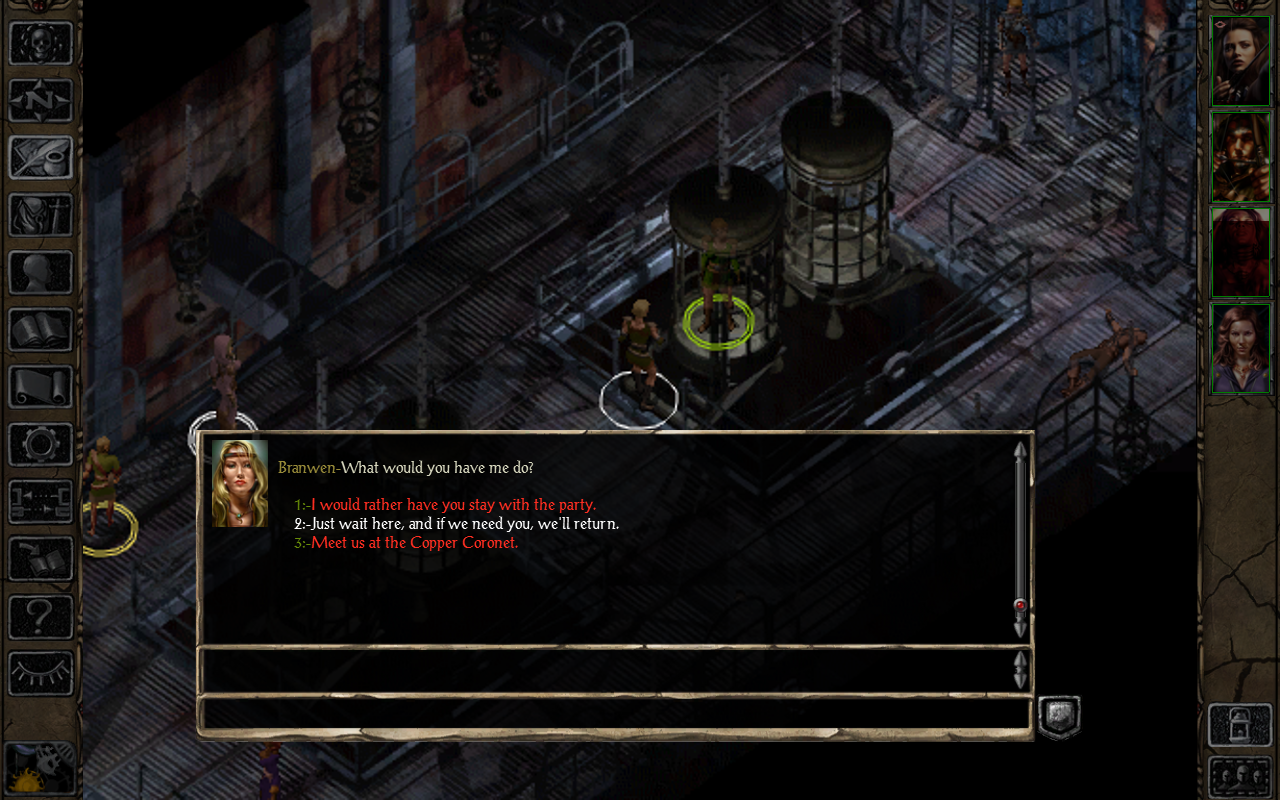This screenshot has height=800, width=1280.
Task: Open the area map with compass icon
Action: point(41,100)
